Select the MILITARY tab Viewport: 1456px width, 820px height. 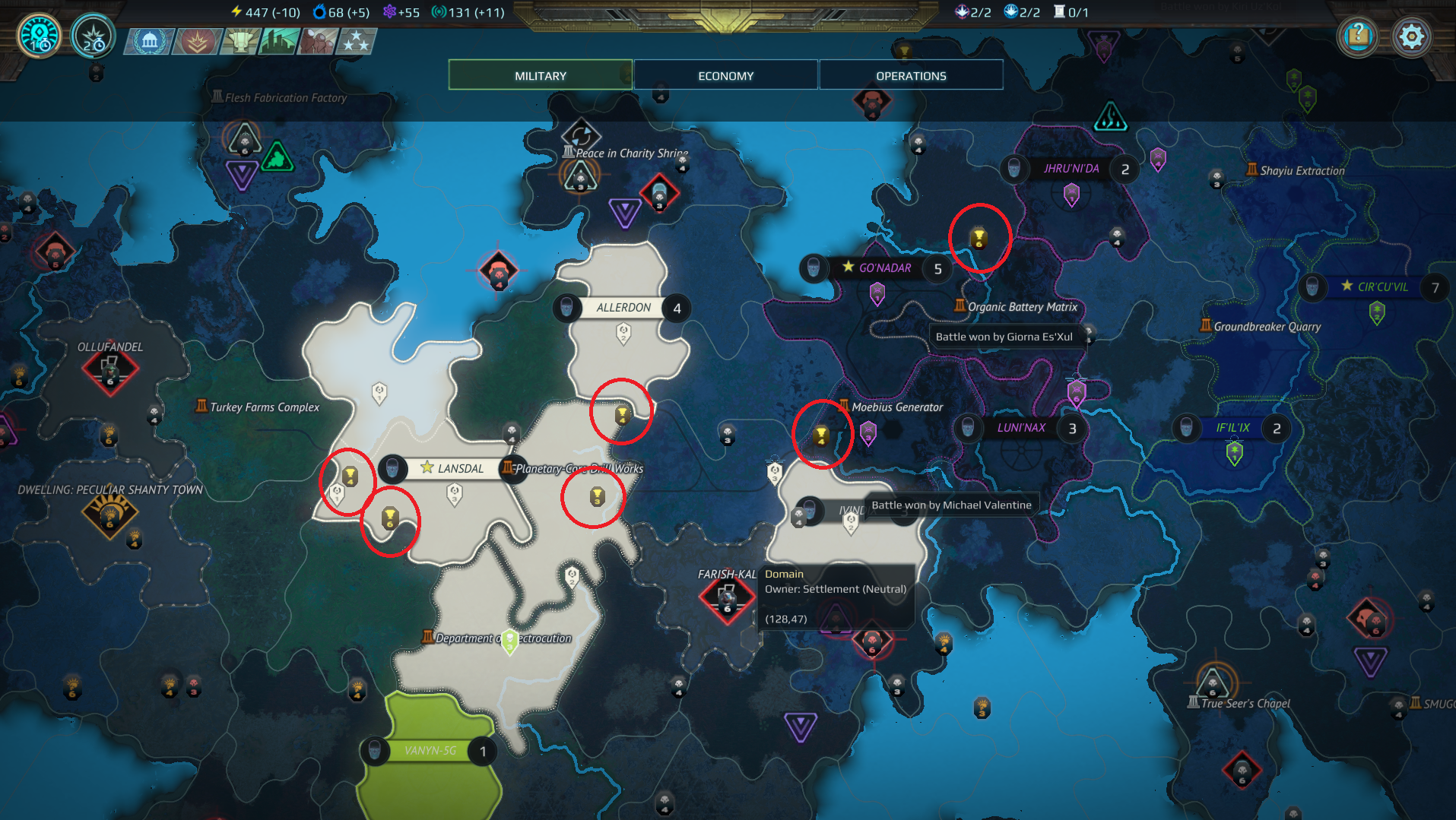(540, 74)
